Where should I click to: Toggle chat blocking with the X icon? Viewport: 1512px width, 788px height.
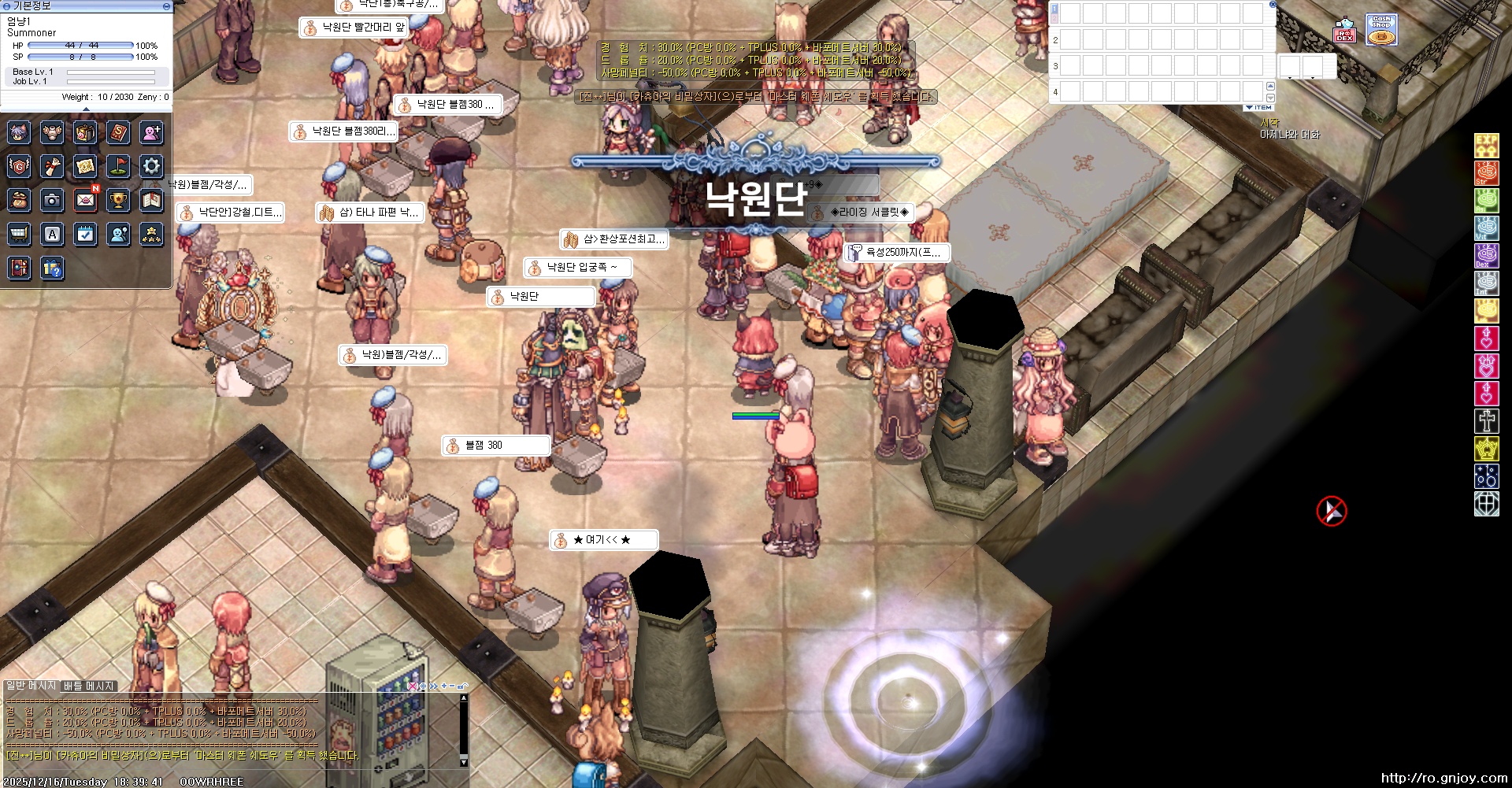click(412, 687)
